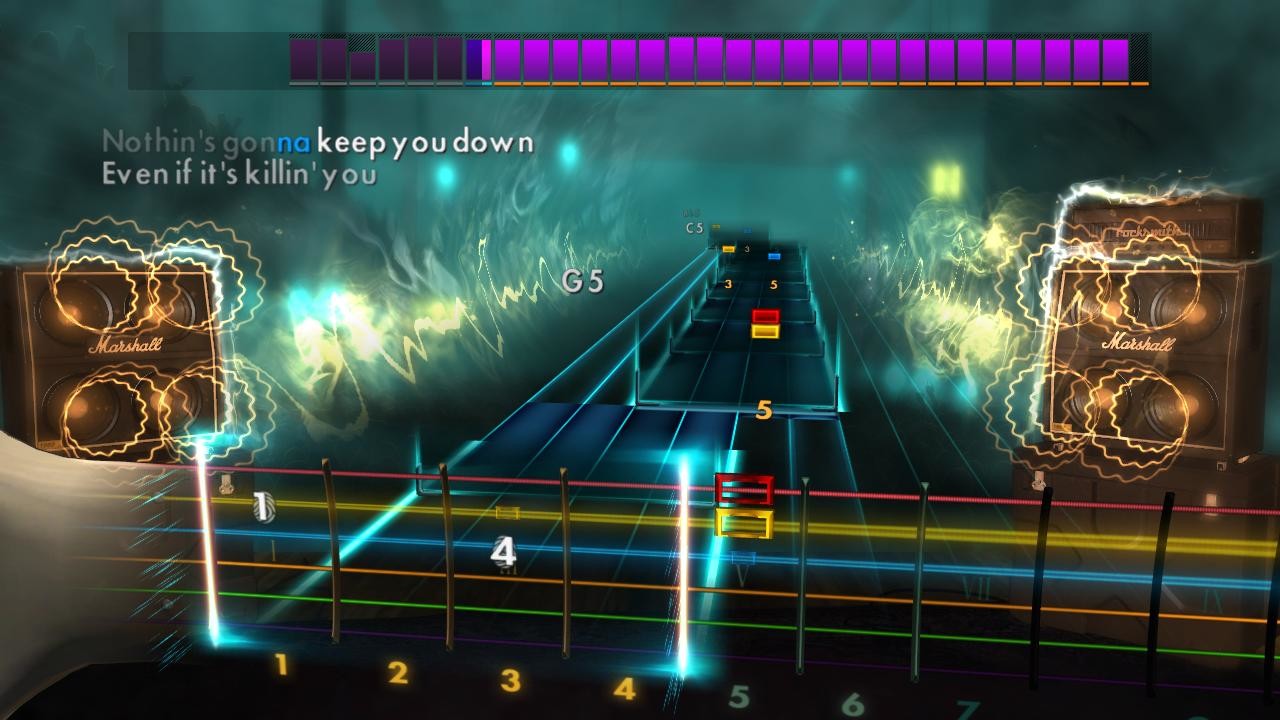Click the small yellow note near the C5 label
1280x720 pixels.
(x=727, y=248)
